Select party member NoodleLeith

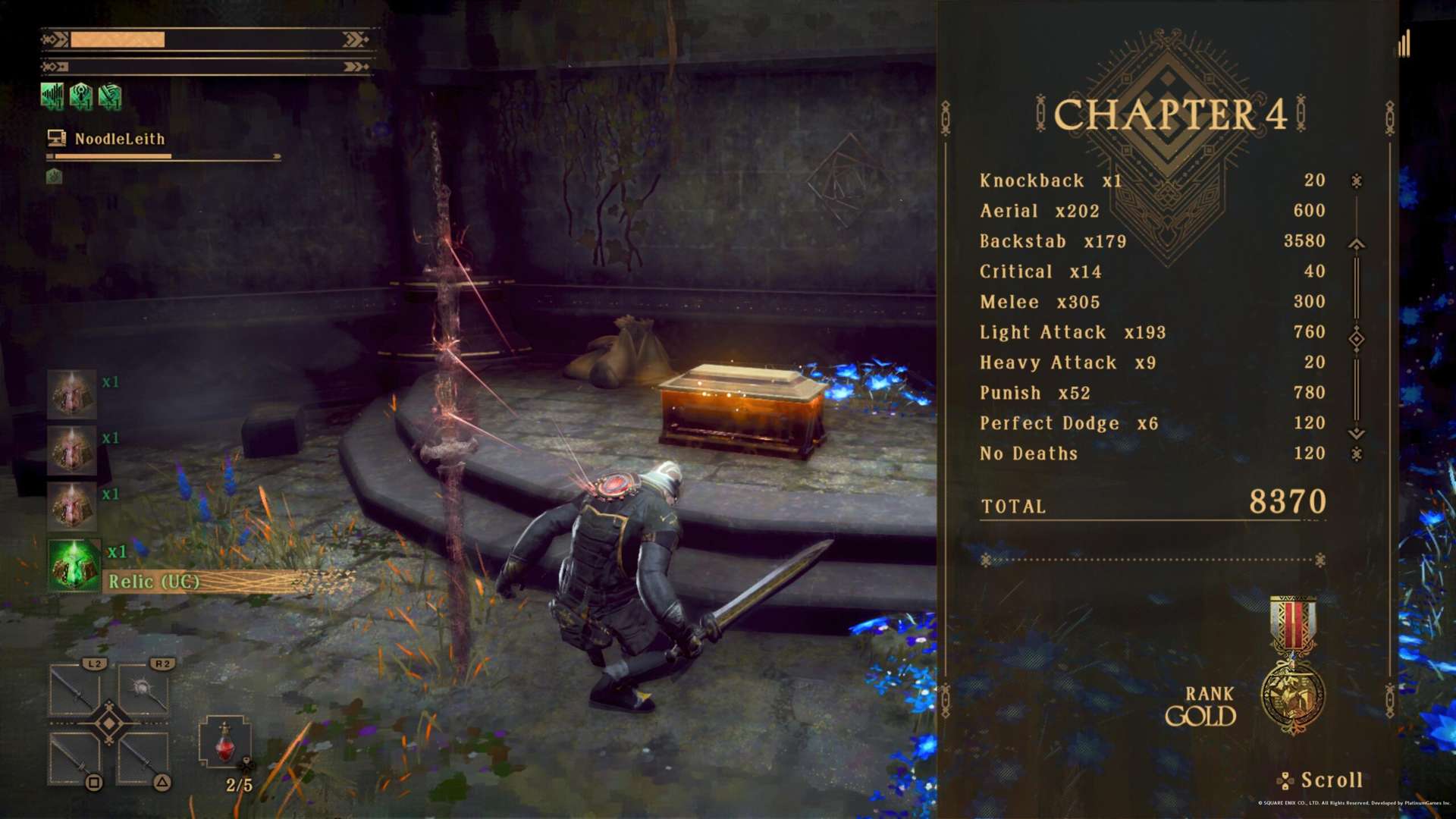pyautogui.click(x=119, y=139)
